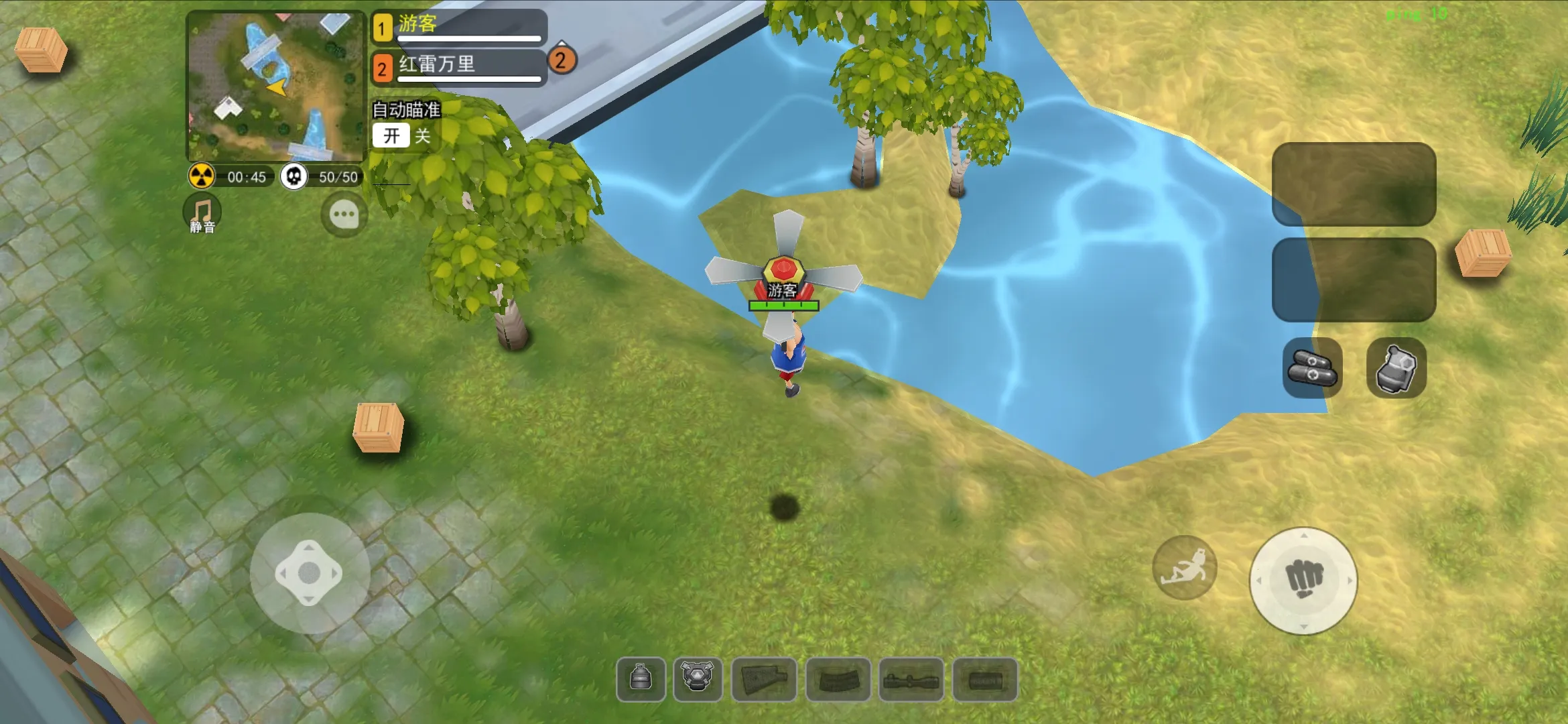1568x724 pixels.
Task: Turn auto-aim off with 关
Action: [423, 136]
